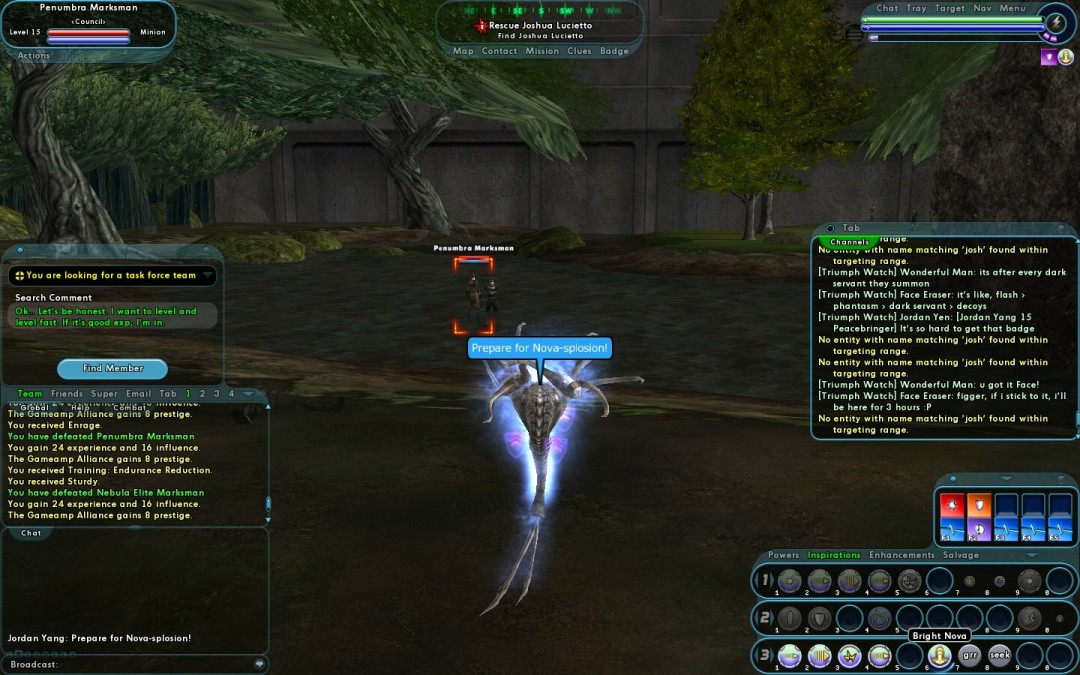This screenshot has width=1080, height=675.
Task: Open the Contact list
Action: pyautogui.click(x=499, y=51)
